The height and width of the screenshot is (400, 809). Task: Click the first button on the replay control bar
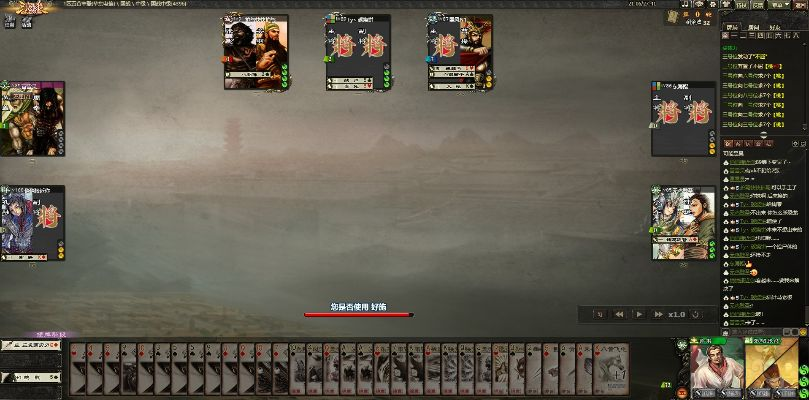[x=600, y=314]
